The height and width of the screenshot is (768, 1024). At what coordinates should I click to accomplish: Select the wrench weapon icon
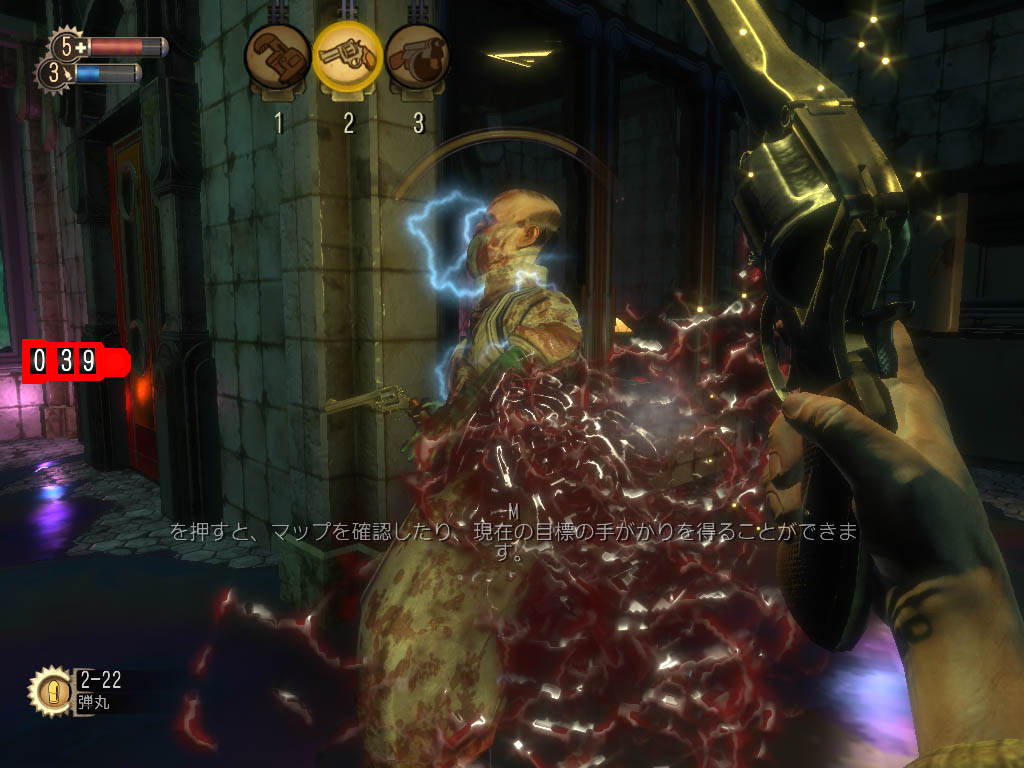(277, 58)
